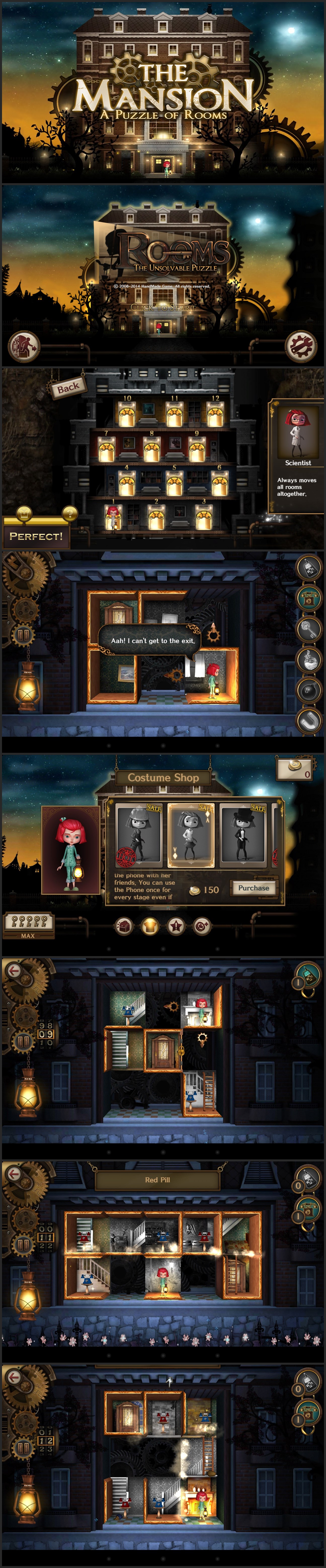The width and height of the screenshot is (326, 1568).
Task: Use the key item
Action: (308, 629)
